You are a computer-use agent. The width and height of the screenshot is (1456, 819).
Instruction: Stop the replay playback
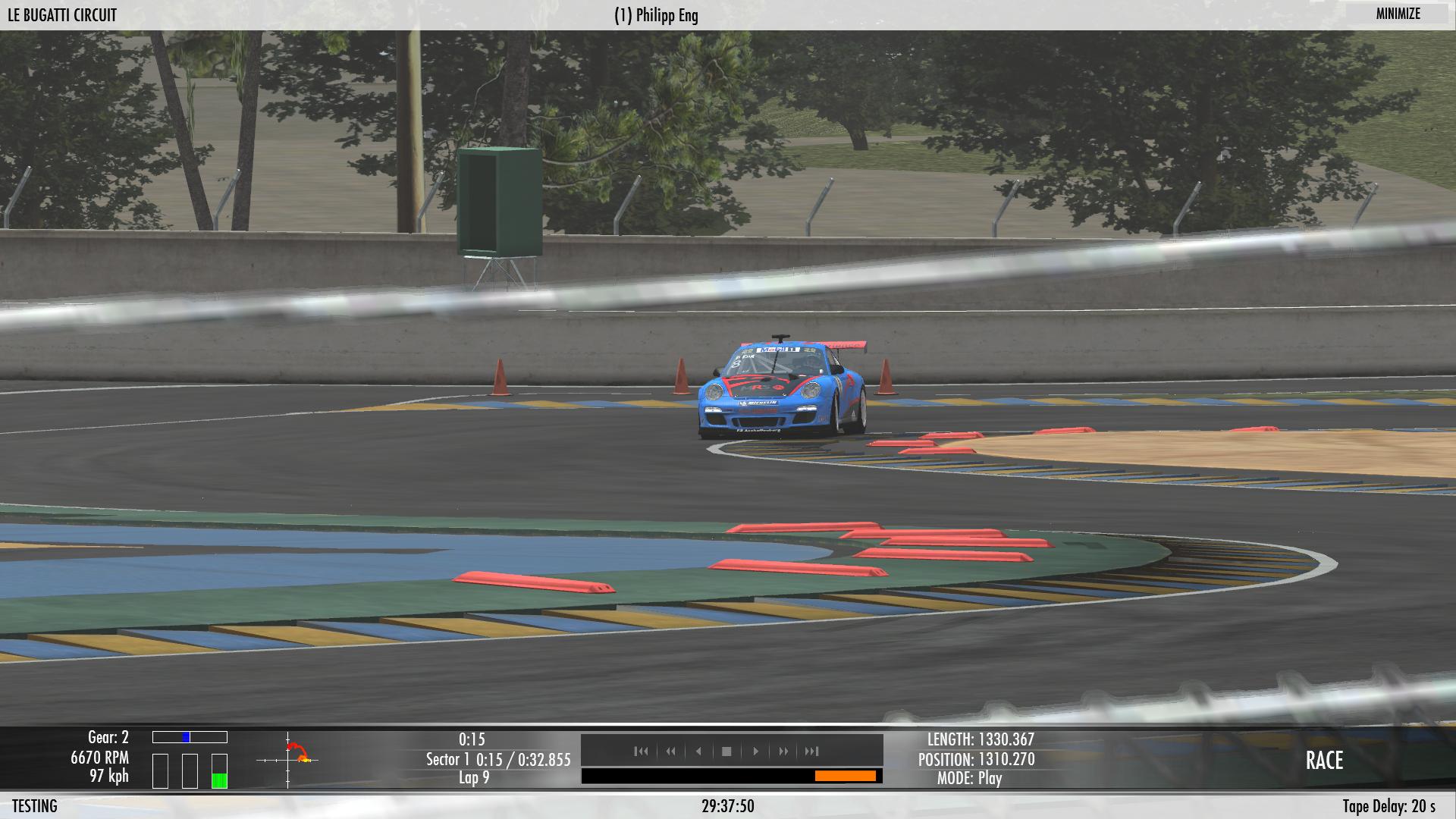coord(726,752)
